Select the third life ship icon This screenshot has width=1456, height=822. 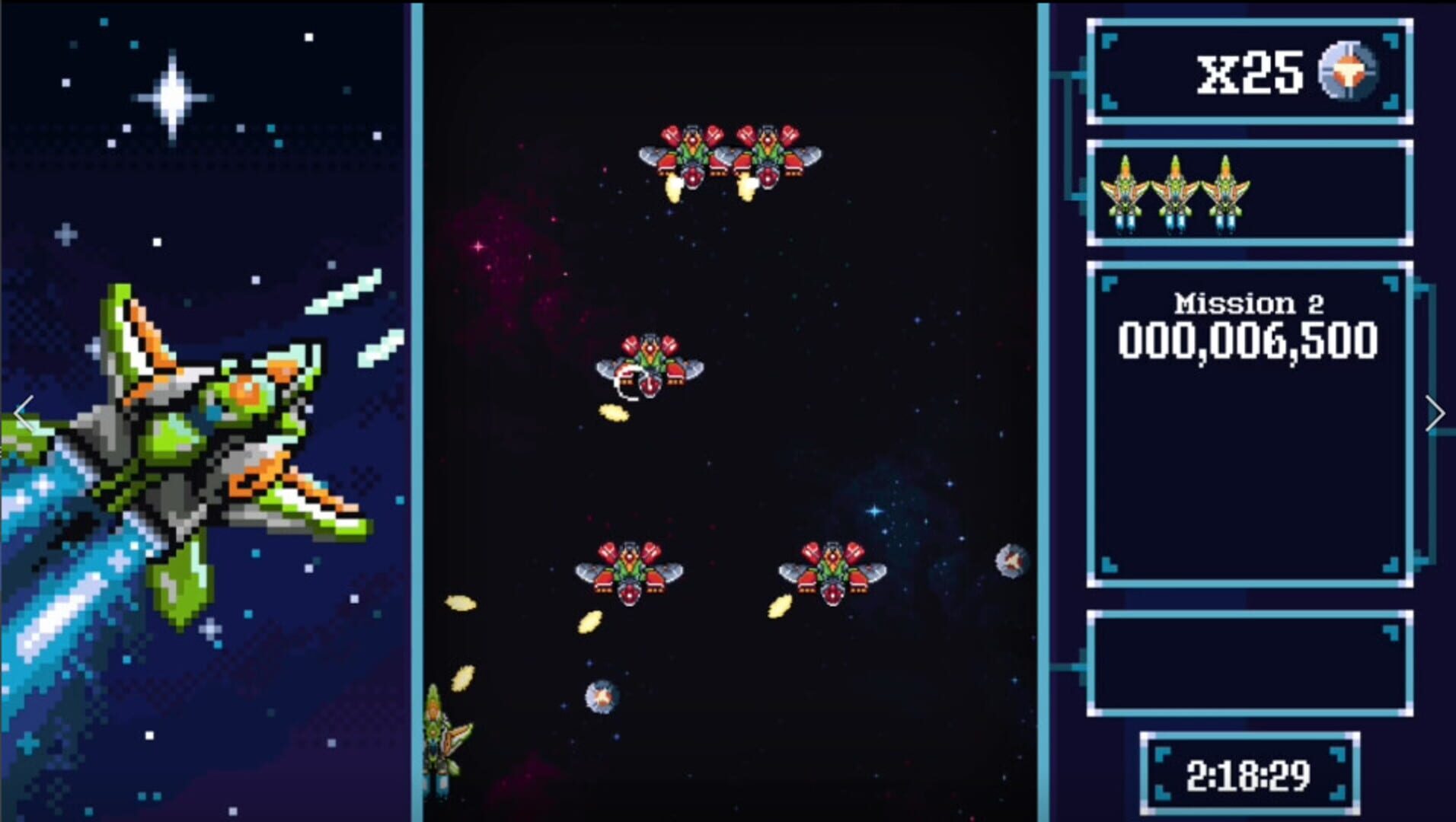coord(1227,194)
